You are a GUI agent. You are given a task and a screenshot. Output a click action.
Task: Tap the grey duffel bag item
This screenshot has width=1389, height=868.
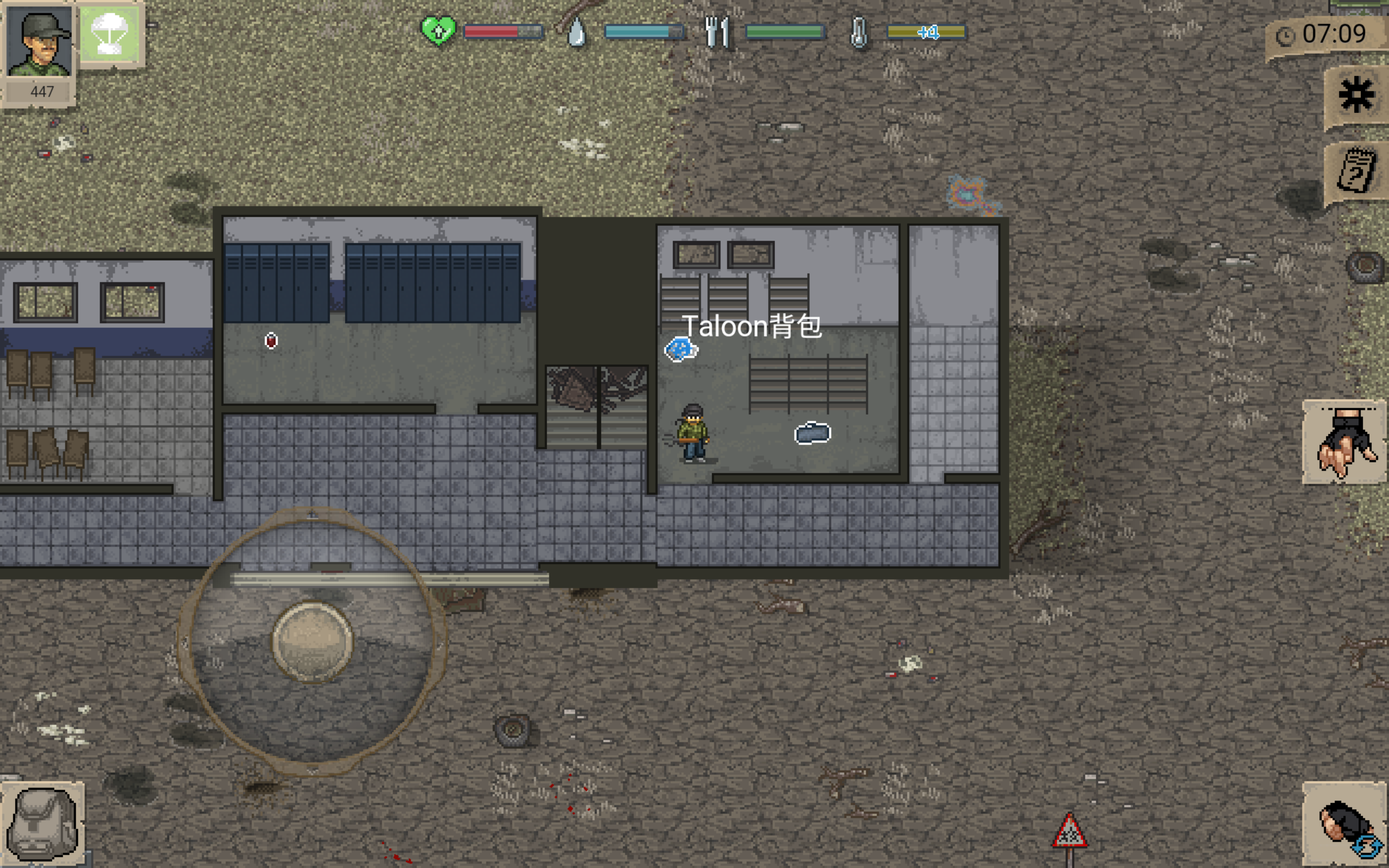[x=811, y=435]
